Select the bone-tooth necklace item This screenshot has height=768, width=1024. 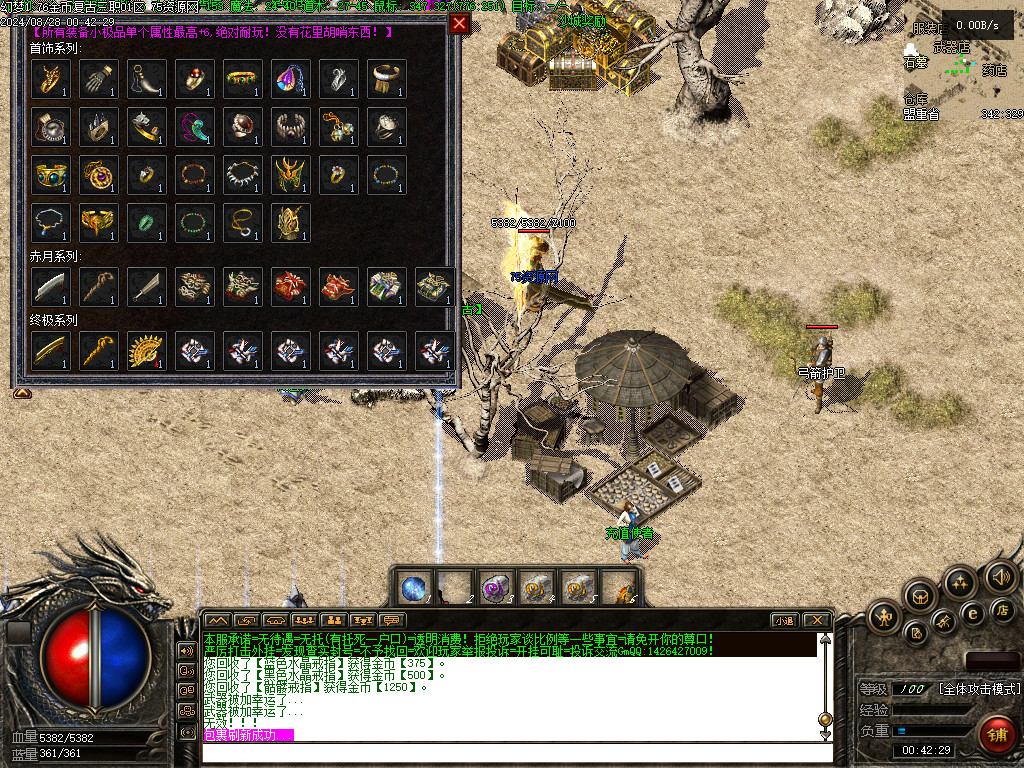click(243, 175)
